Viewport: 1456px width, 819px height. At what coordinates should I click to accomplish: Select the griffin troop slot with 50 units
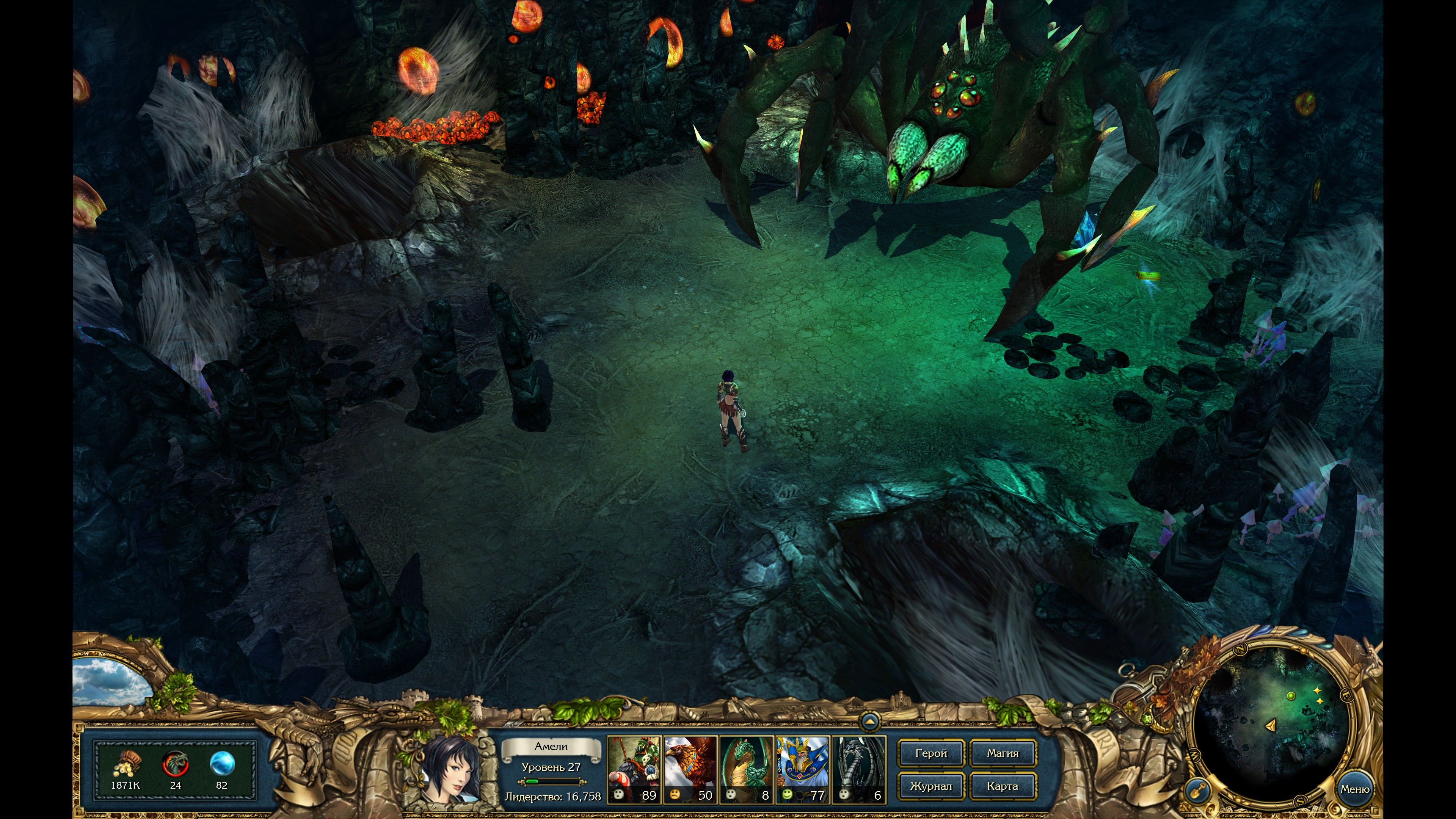pyautogui.click(x=690, y=769)
